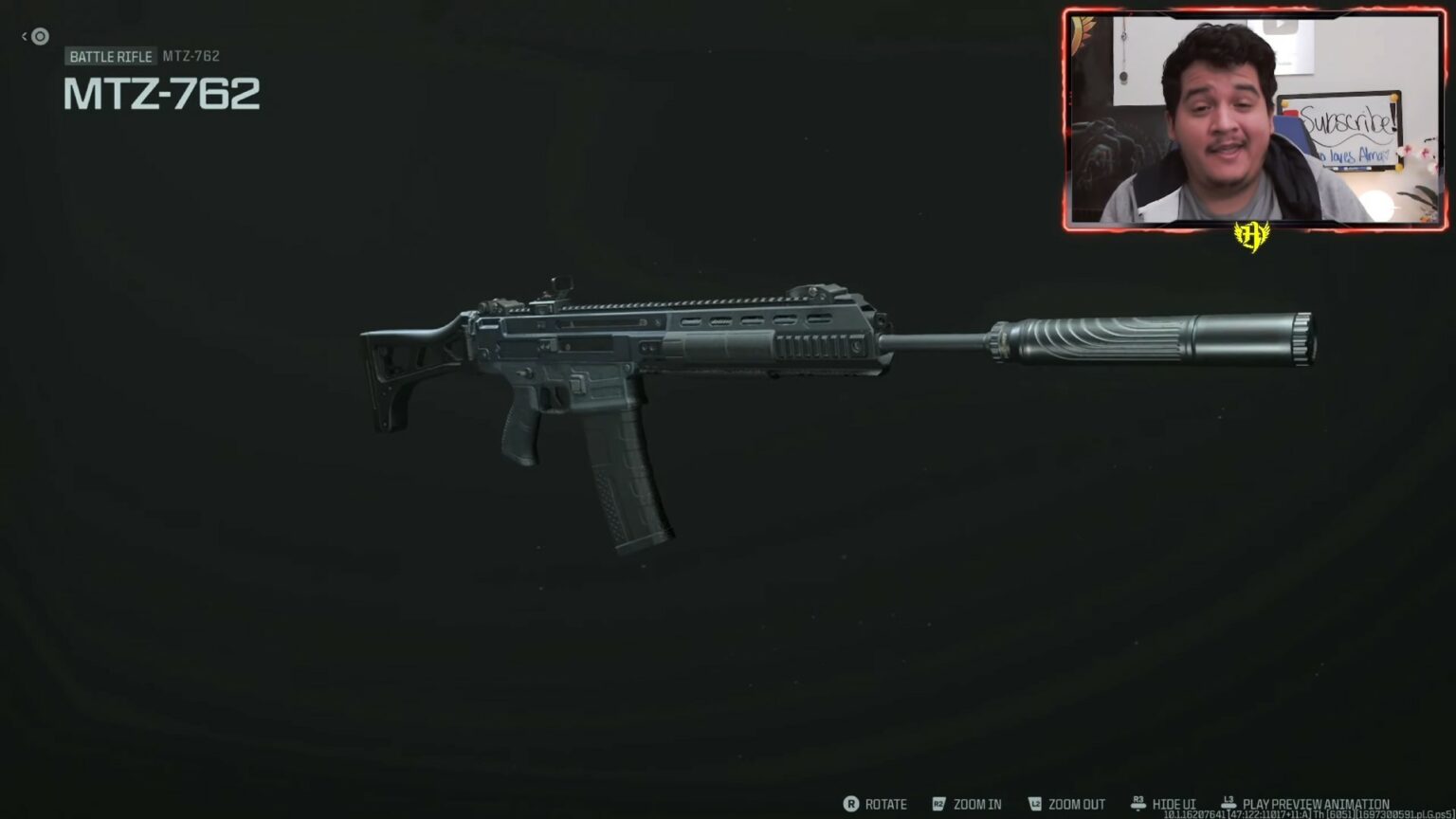Expand the BATTLE RIFLE category breadcrumb
Viewport: 1456px width, 819px height.
(x=110, y=56)
